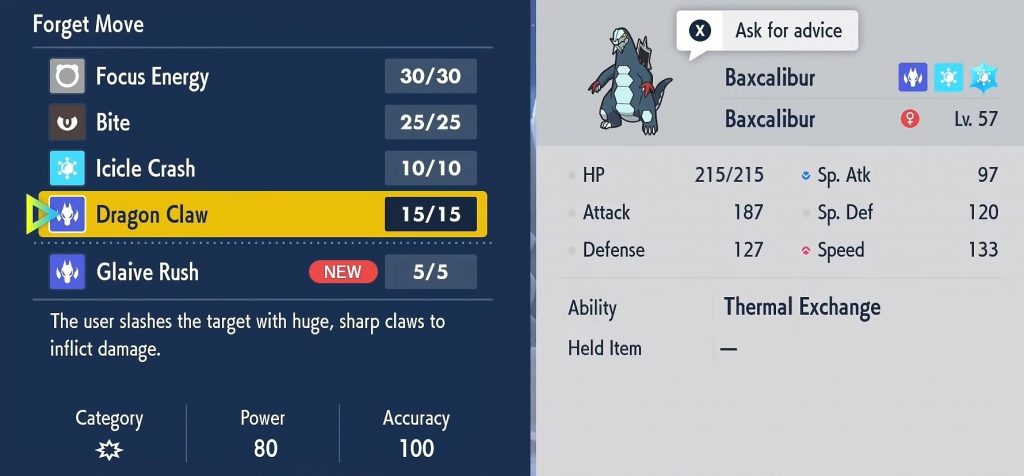Select the highlighted Dragon Claw move
The image size is (1024, 476).
[262, 214]
